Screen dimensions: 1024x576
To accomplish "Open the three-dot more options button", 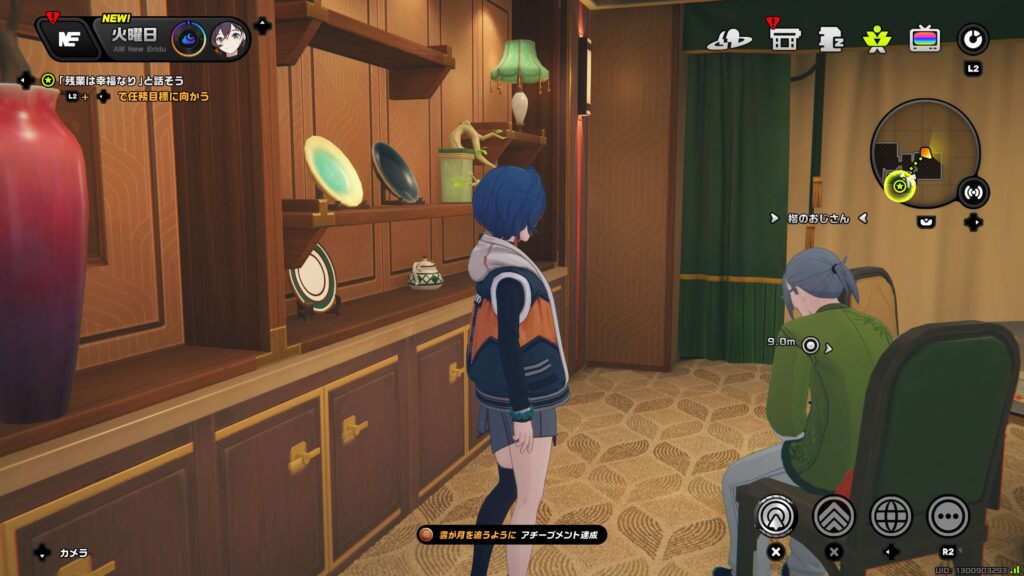I will click(x=948, y=516).
